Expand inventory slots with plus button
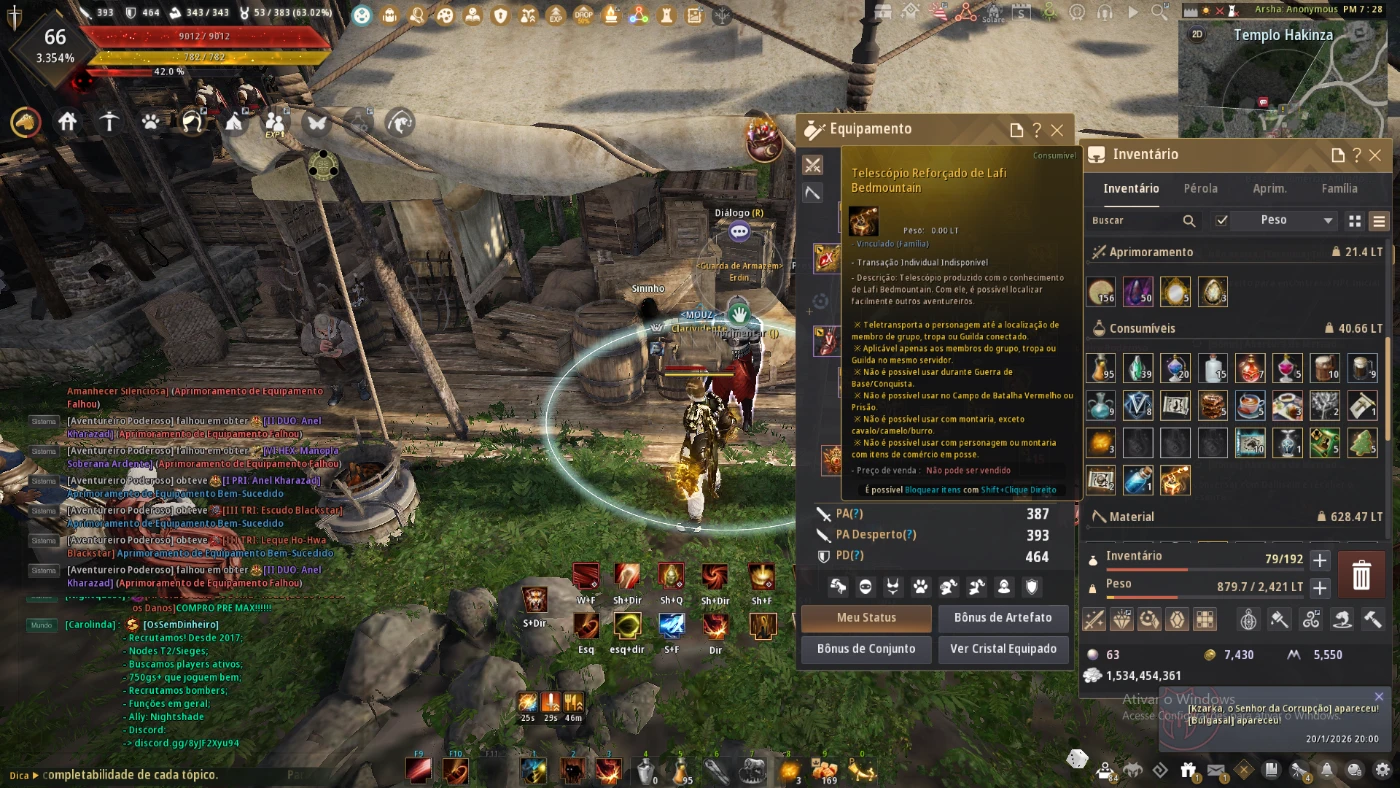Image resolution: width=1400 pixels, height=788 pixels. (x=1320, y=561)
